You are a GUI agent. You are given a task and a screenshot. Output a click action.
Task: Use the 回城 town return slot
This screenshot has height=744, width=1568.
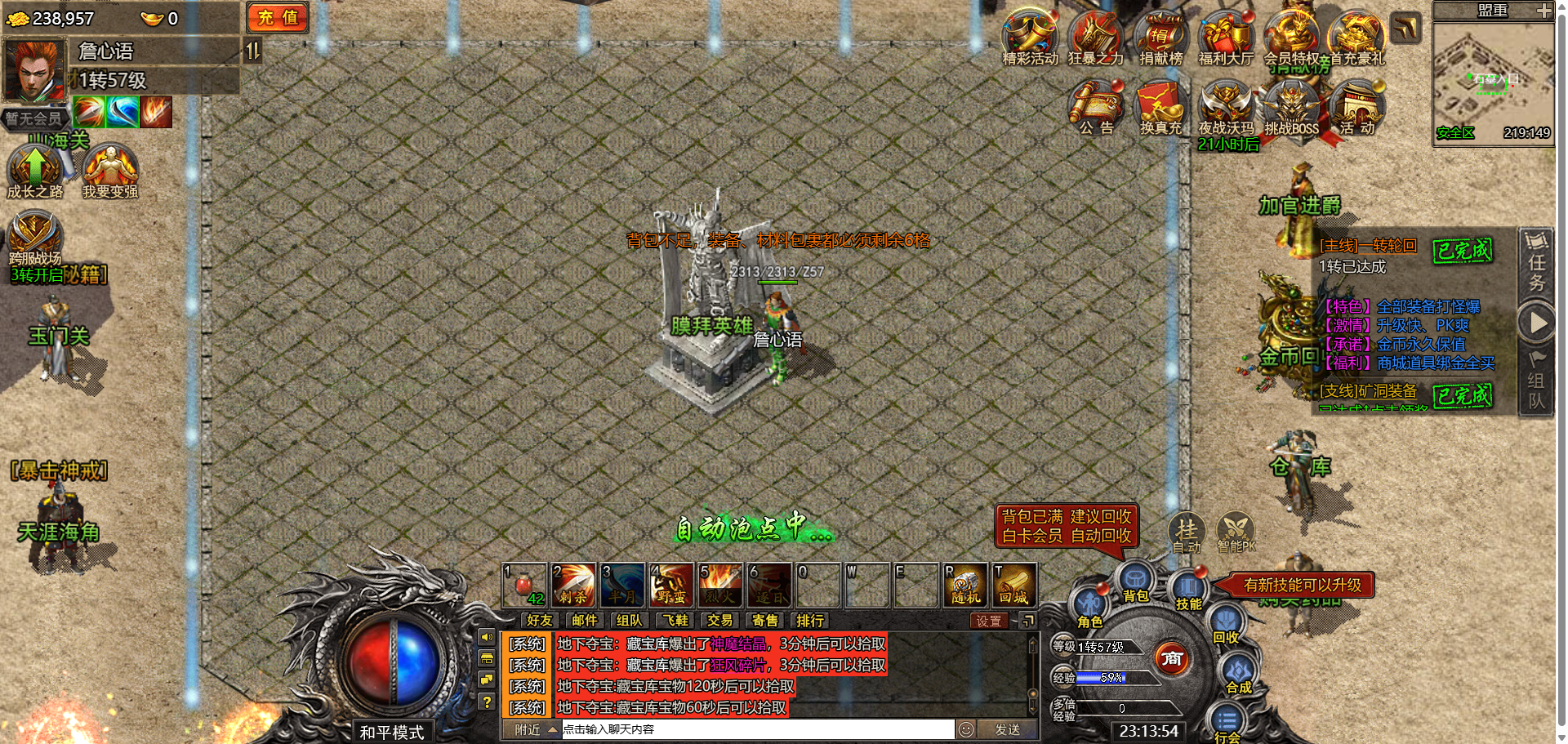pyautogui.click(x=1014, y=585)
